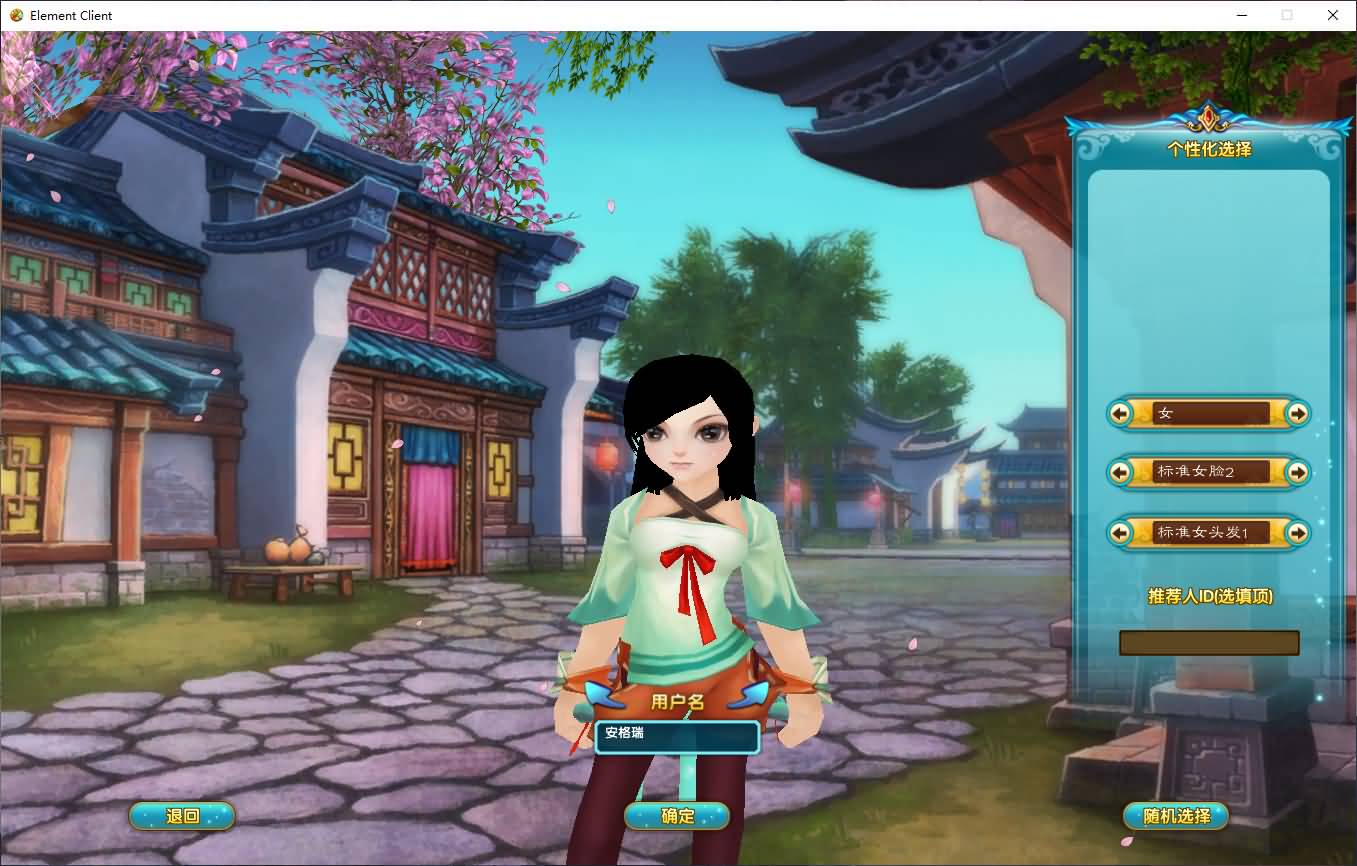Click the 推荐人ID referrer input box
The image size is (1357, 866).
click(1209, 643)
